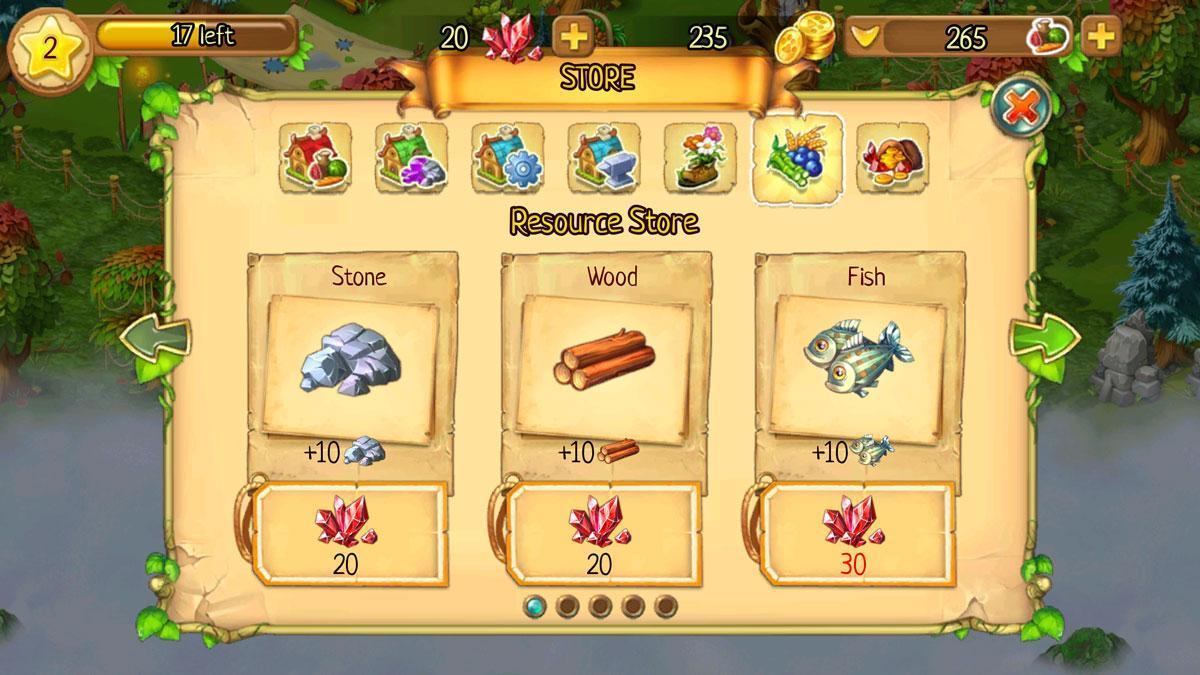Buy Wood for 20 crystals
Viewport: 1200px width, 675px height.
601,534
